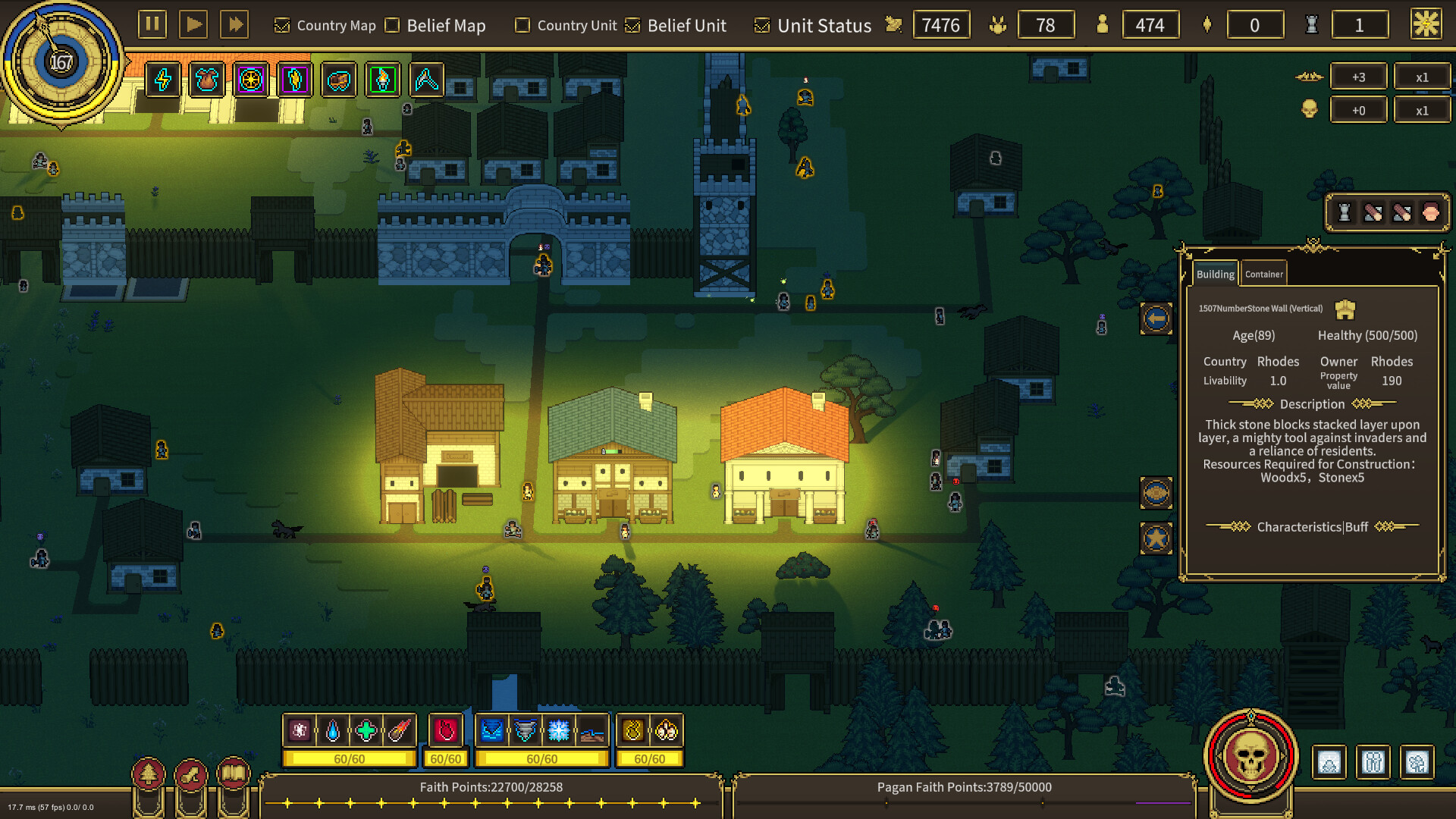Activate the snowflake freeze spell

pos(559,731)
